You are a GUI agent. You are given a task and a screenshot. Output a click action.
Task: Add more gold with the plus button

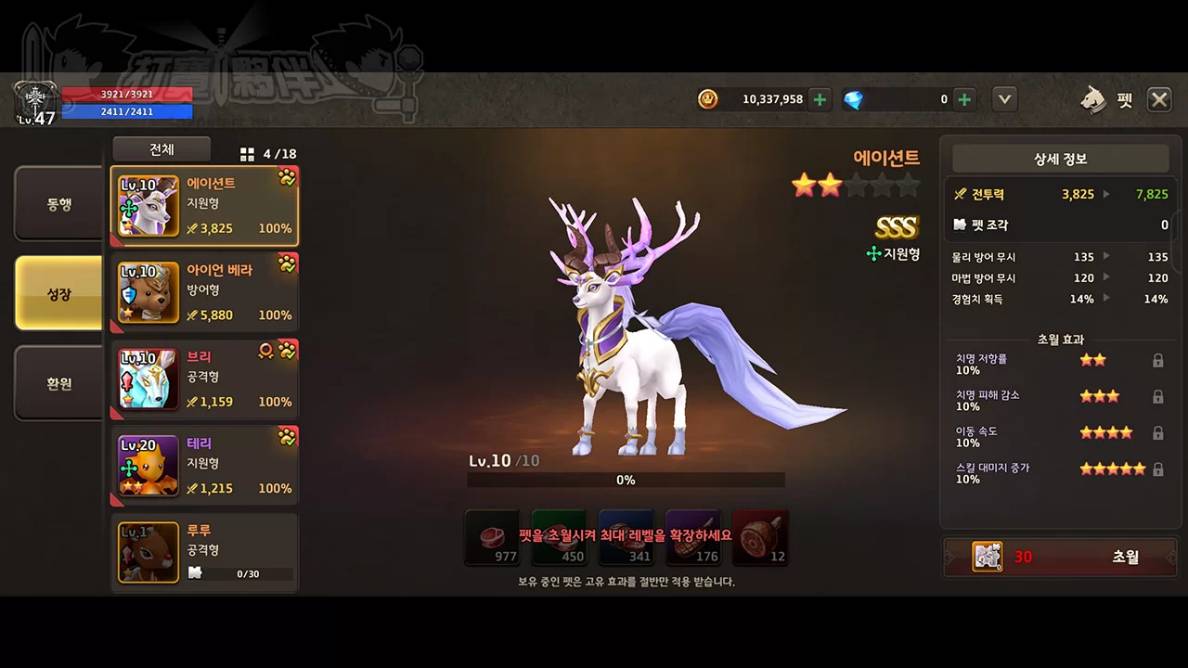[820, 99]
